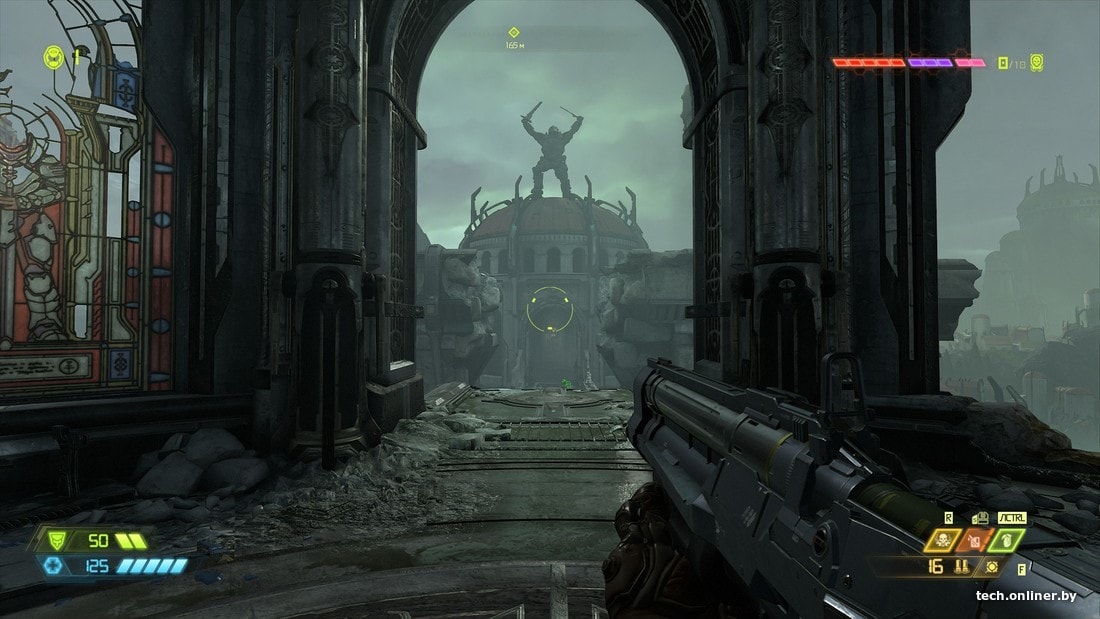Click the extra life helmet icon
Viewport: 1100px width, 619px height.
pos(53,58)
